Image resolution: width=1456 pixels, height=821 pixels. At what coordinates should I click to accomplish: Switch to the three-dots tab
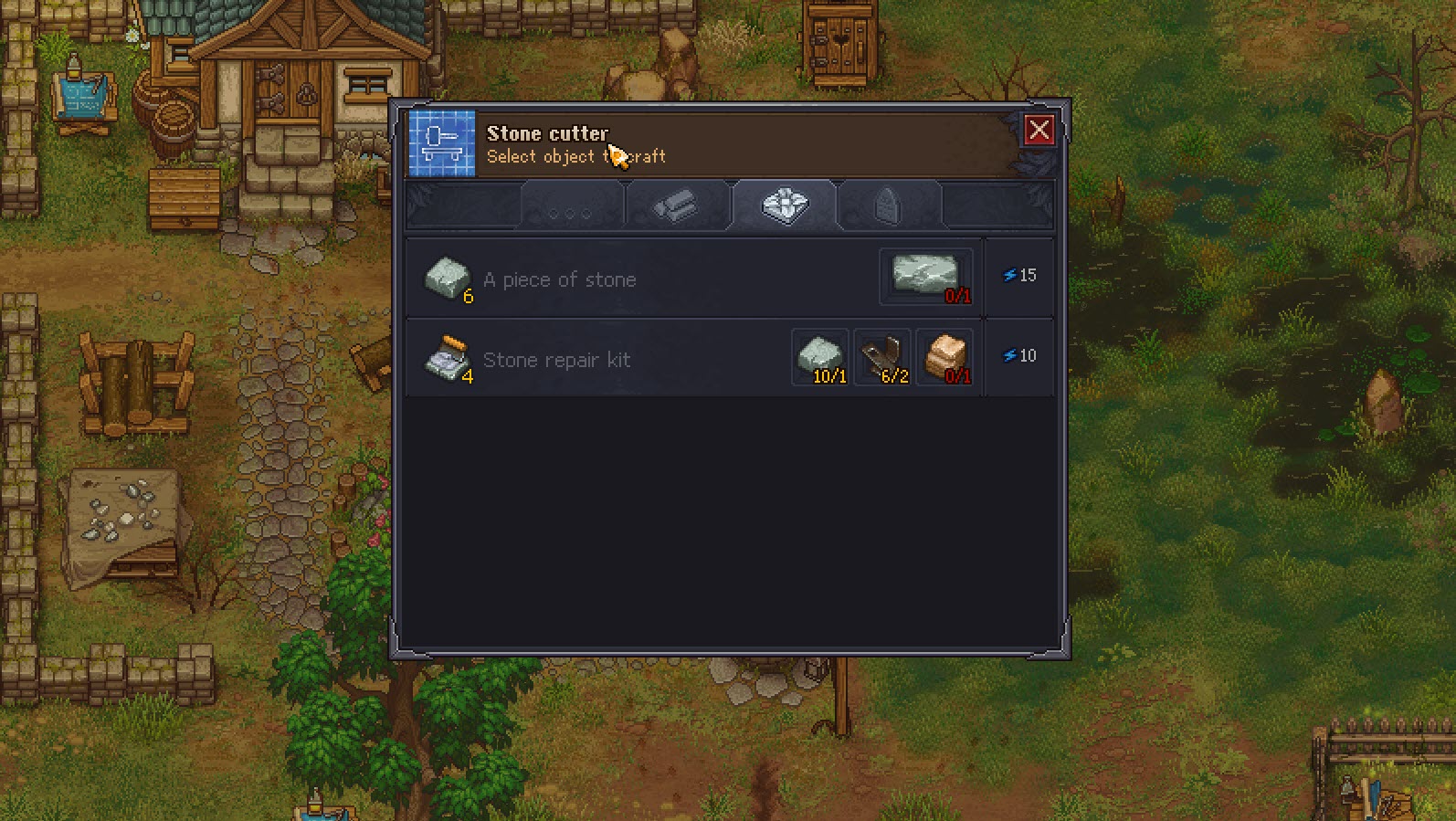(x=571, y=206)
